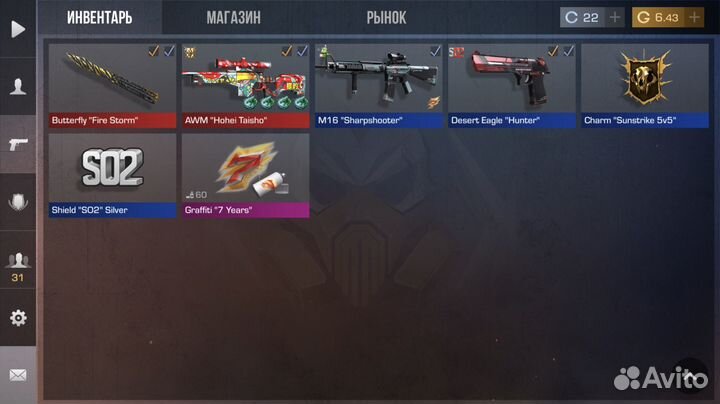Switch to the Инвентарь tab
Image resolution: width=720 pixels, height=404 pixels.
pyautogui.click(x=99, y=18)
